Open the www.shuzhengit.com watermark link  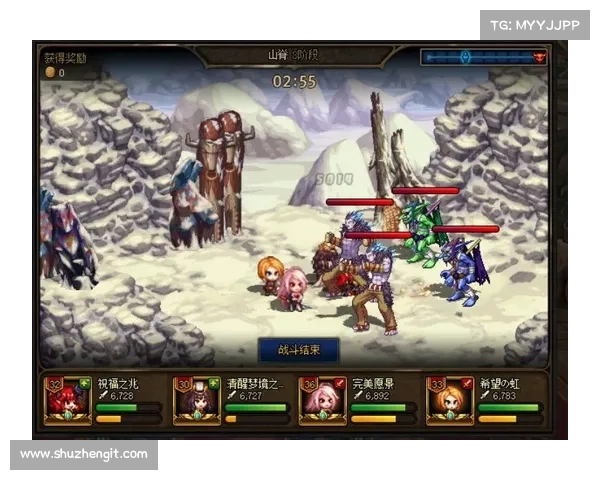click(84, 455)
